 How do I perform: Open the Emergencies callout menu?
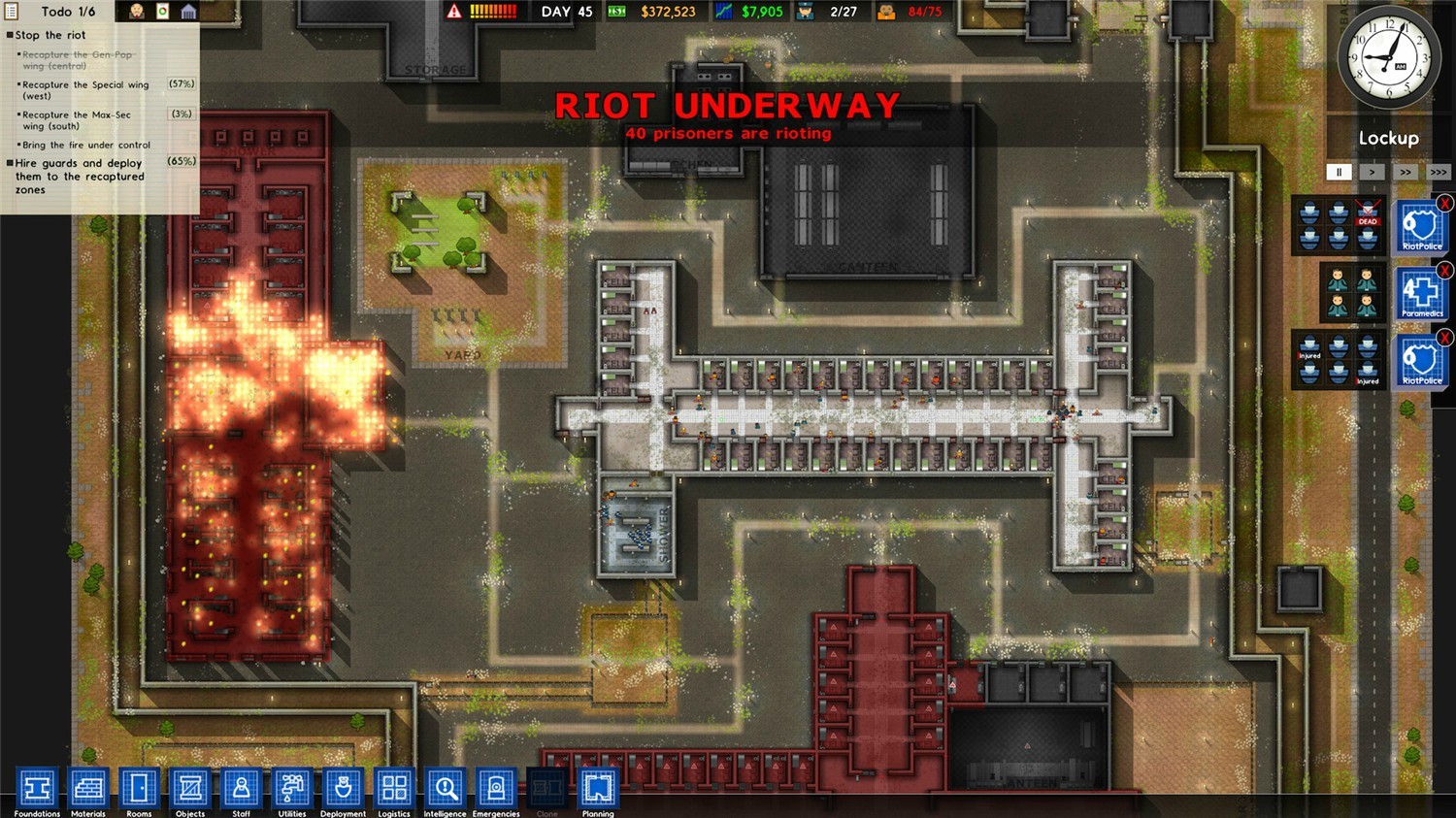coord(496,789)
